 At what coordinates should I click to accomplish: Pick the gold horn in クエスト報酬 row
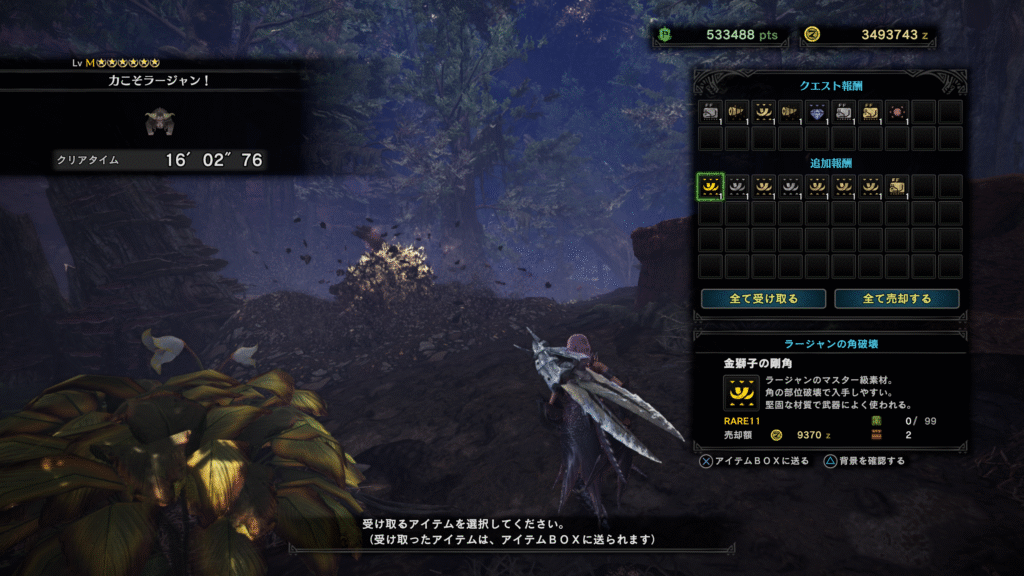763,111
